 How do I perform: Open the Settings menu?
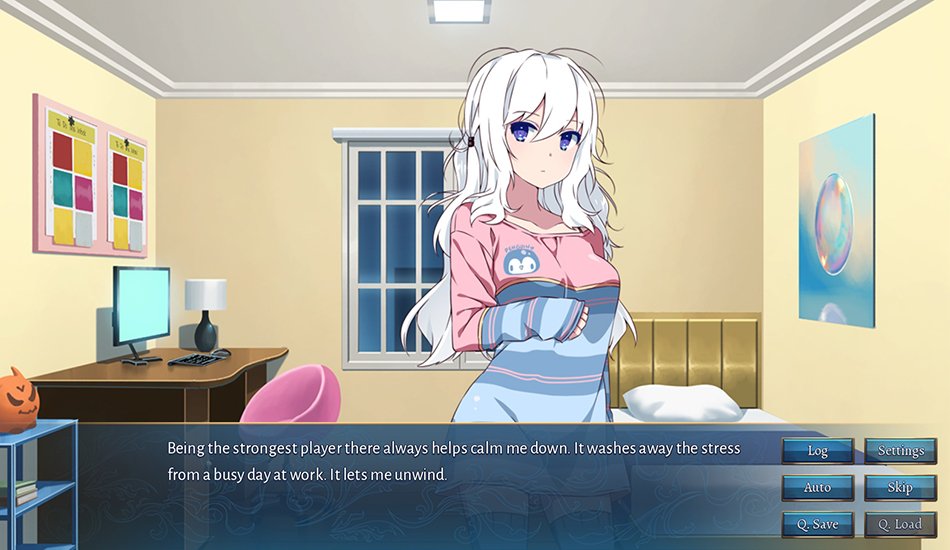[900, 451]
